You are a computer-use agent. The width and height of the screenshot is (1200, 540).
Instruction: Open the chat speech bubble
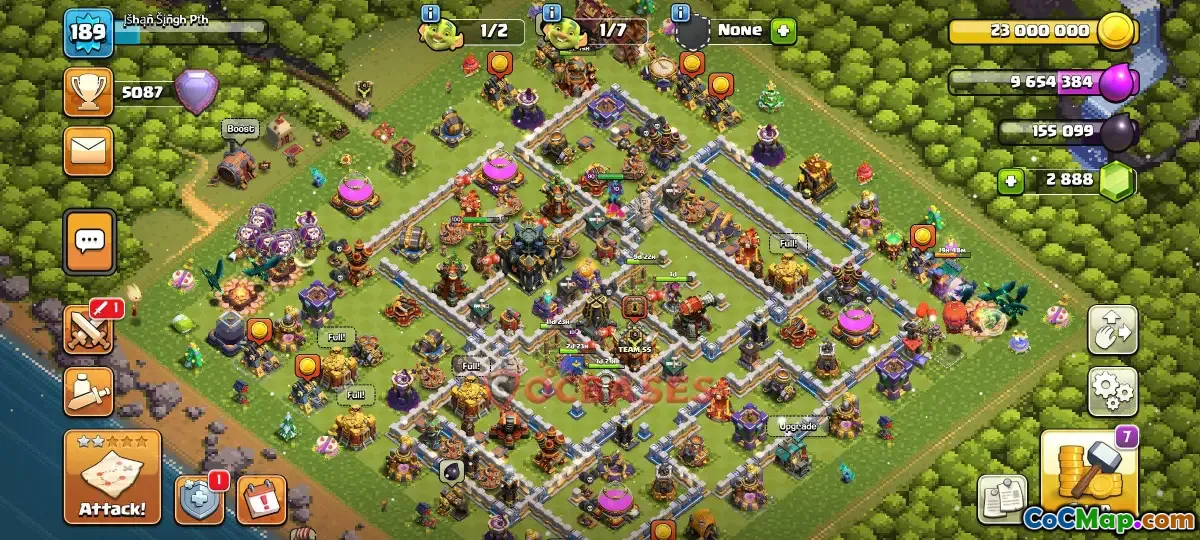[x=90, y=241]
